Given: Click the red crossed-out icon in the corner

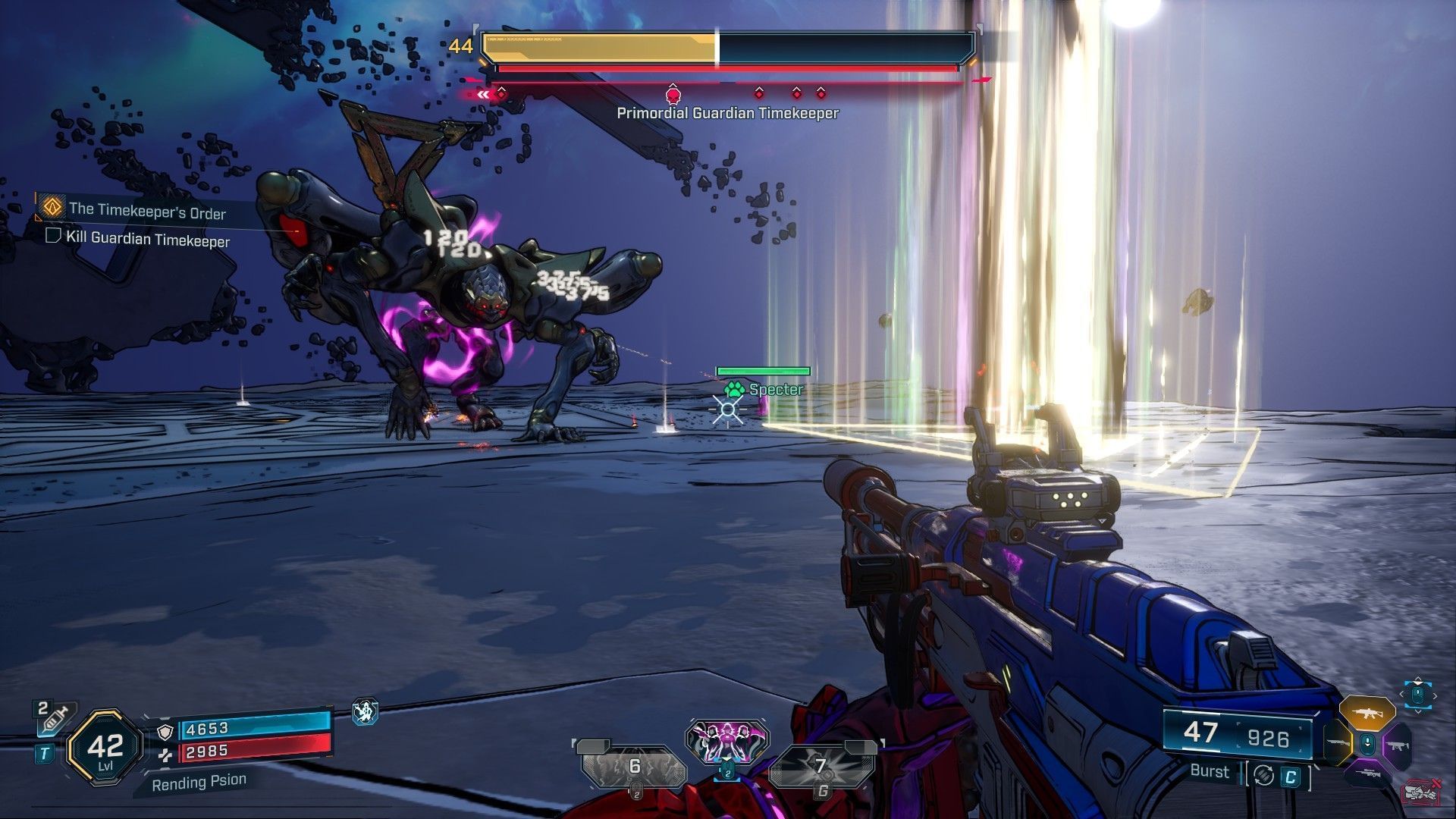Looking at the screenshot, I should [x=1421, y=792].
